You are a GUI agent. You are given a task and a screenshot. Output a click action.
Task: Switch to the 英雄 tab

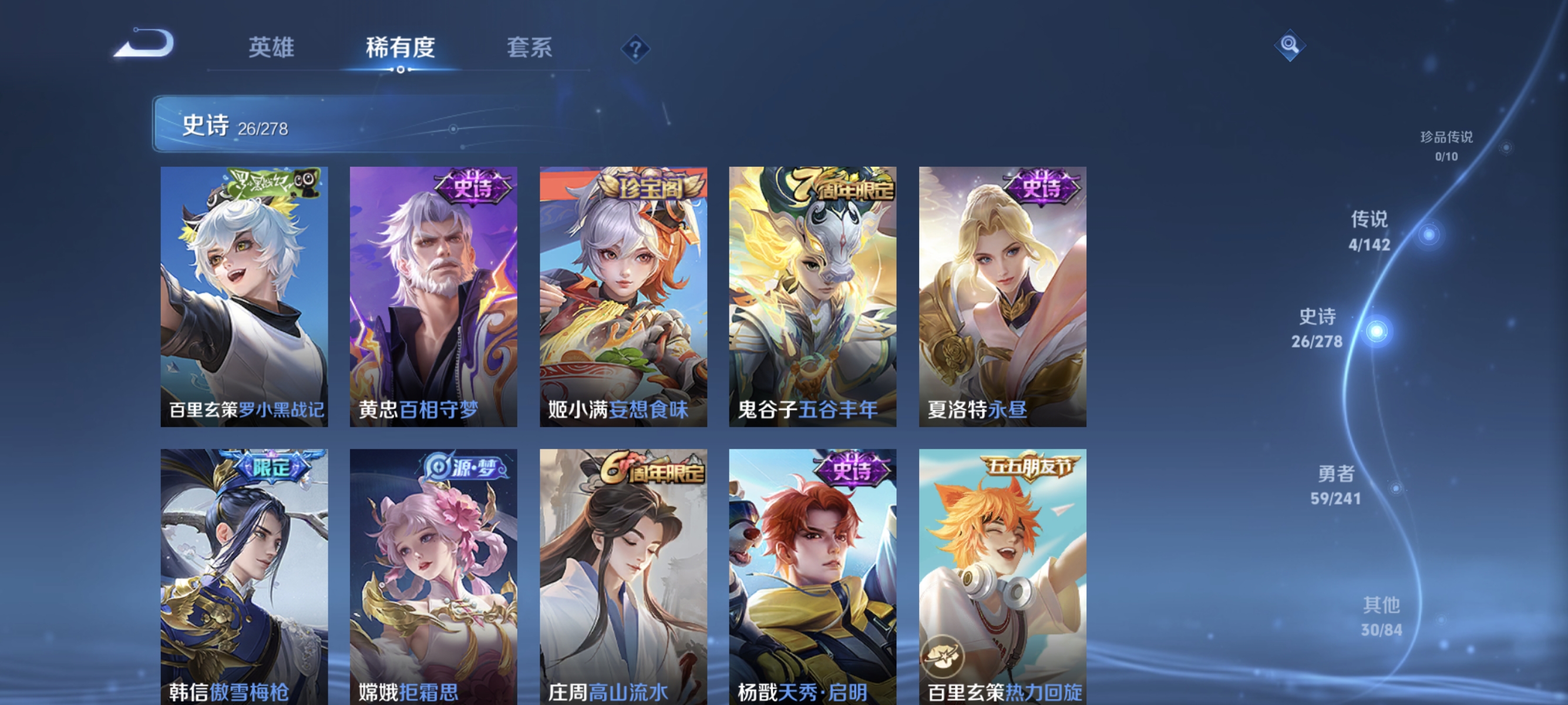pos(272,48)
